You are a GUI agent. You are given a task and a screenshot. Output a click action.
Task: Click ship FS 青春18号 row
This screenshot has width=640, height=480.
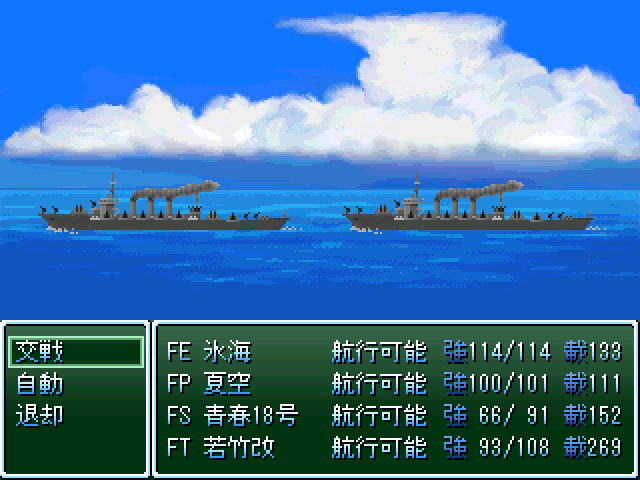pyautogui.click(x=393, y=415)
